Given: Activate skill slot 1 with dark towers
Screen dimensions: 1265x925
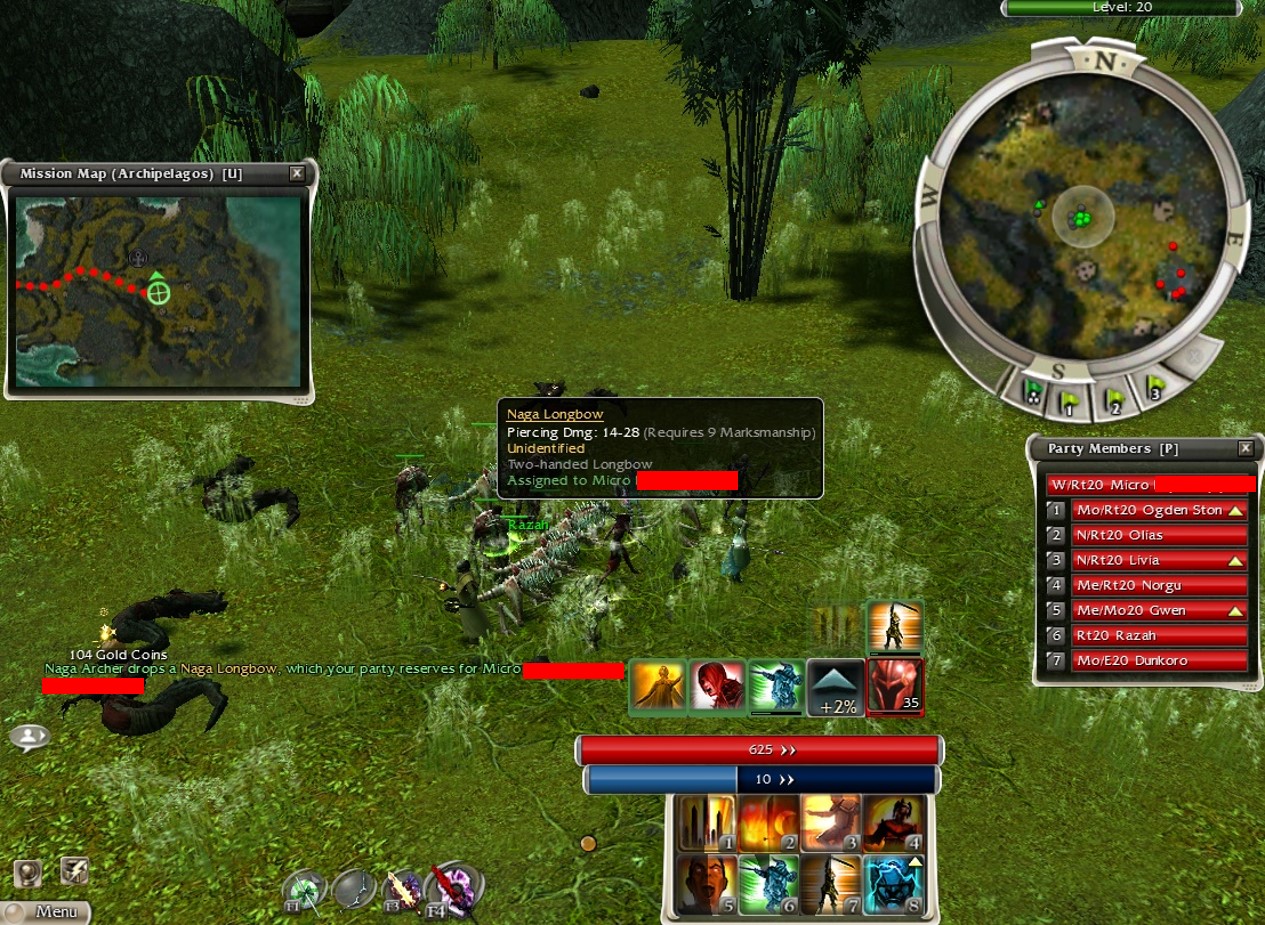Looking at the screenshot, I should (706, 824).
